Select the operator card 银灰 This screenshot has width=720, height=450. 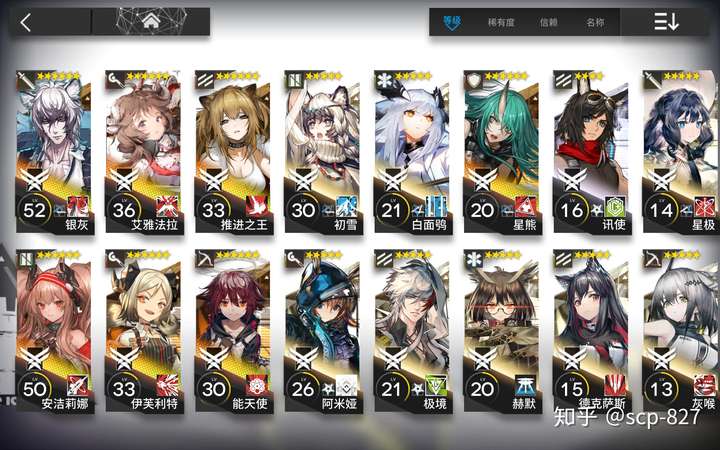(x=56, y=148)
